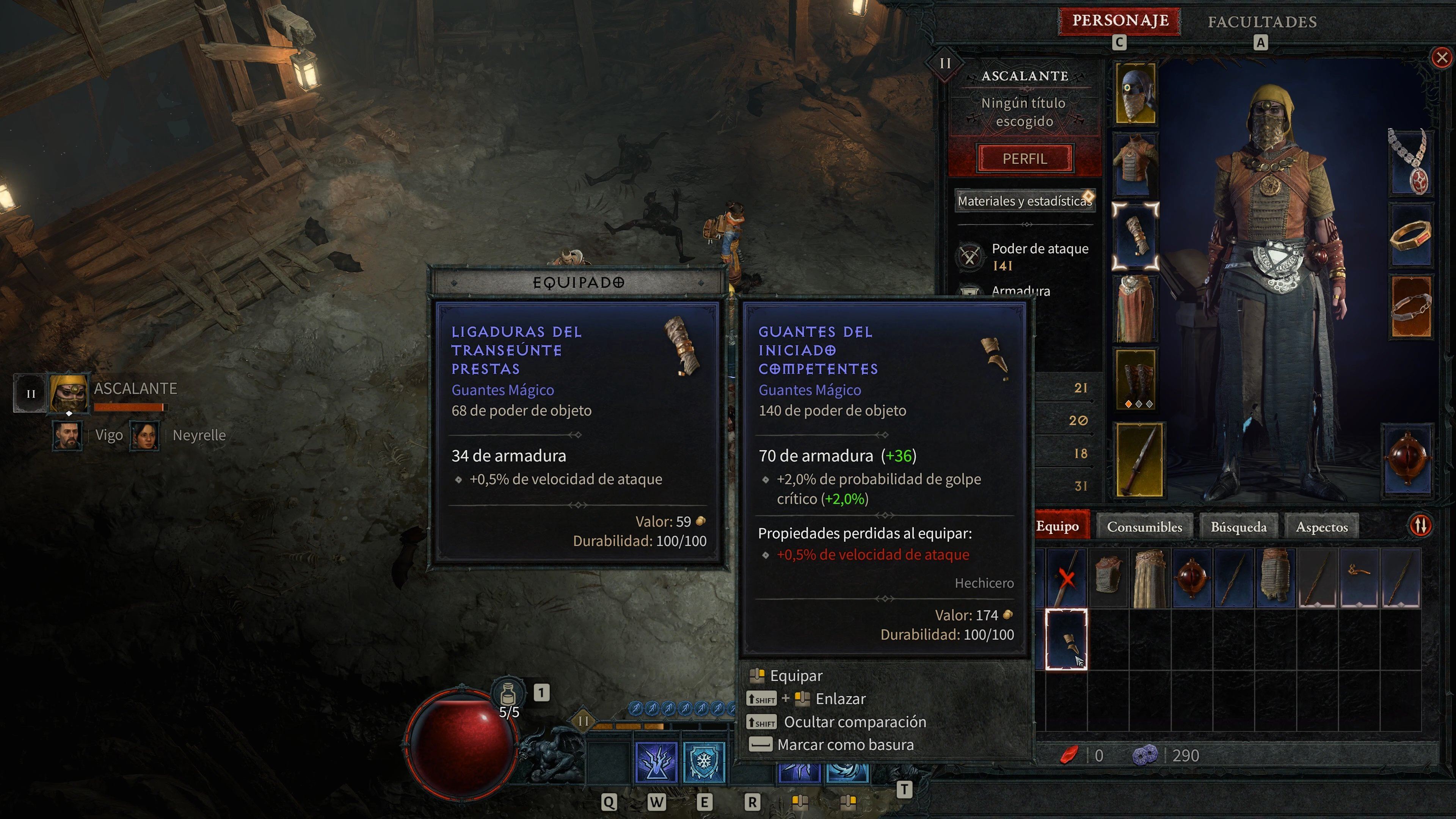
Task: Open the Aspectos tab
Action: pyautogui.click(x=1322, y=526)
